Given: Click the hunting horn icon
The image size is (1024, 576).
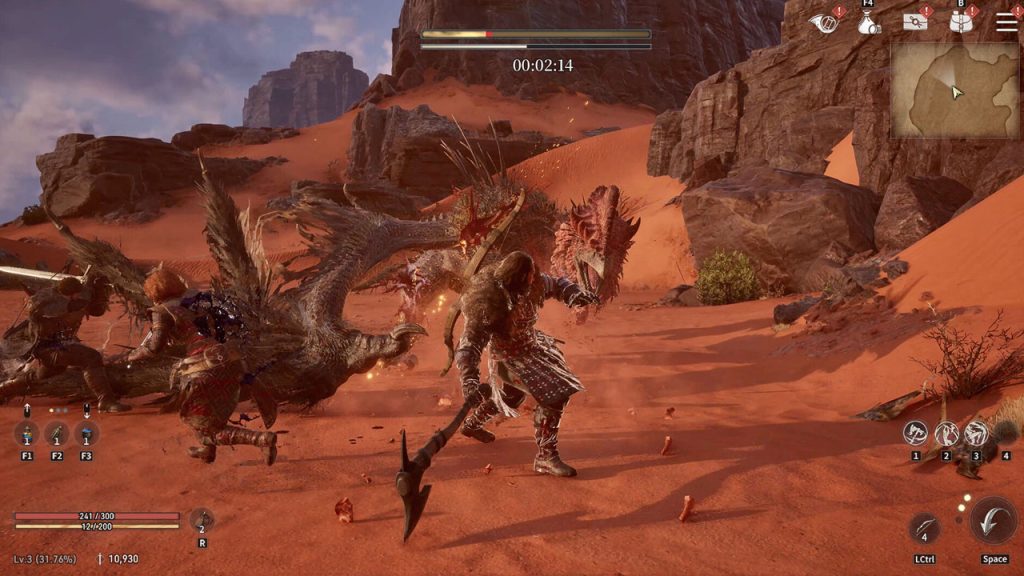Looking at the screenshot, I should point(825,22).
